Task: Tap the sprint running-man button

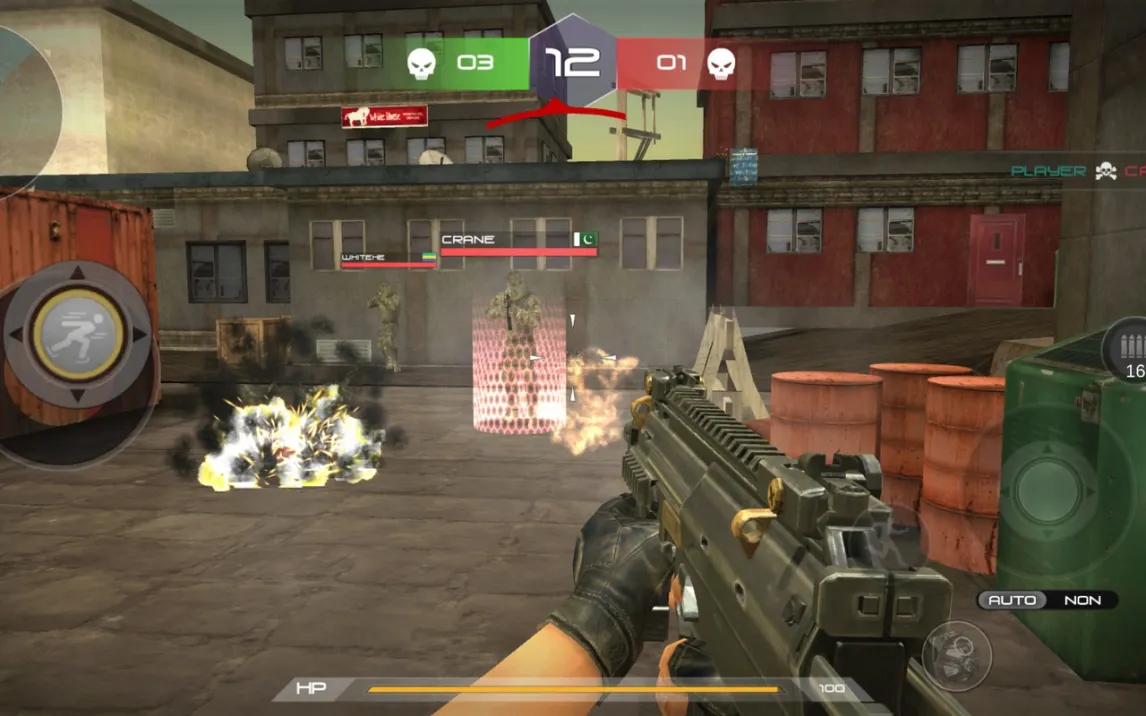Action: 78,334
